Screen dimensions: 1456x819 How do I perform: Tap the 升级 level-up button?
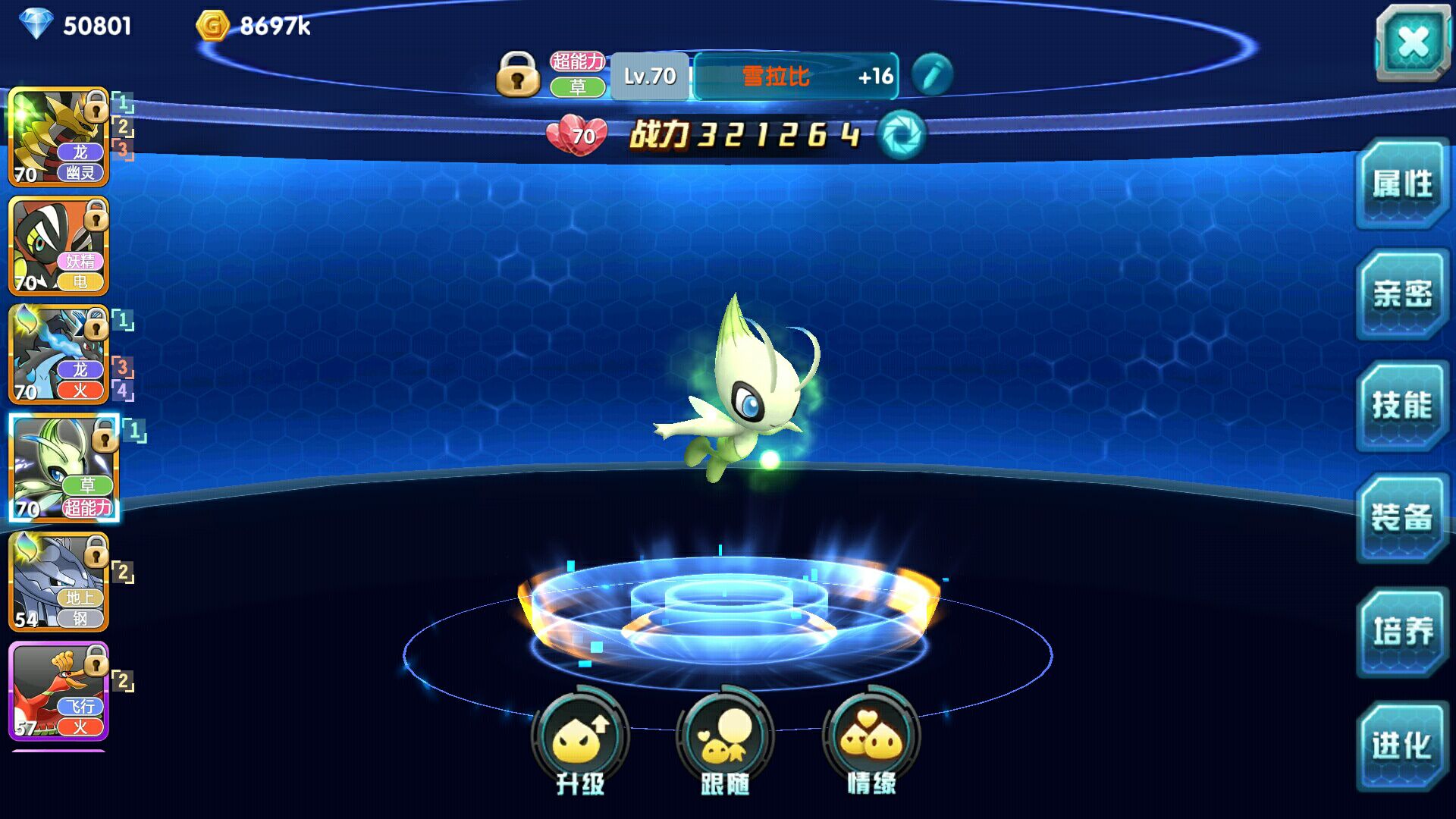(x=580, y=739)
